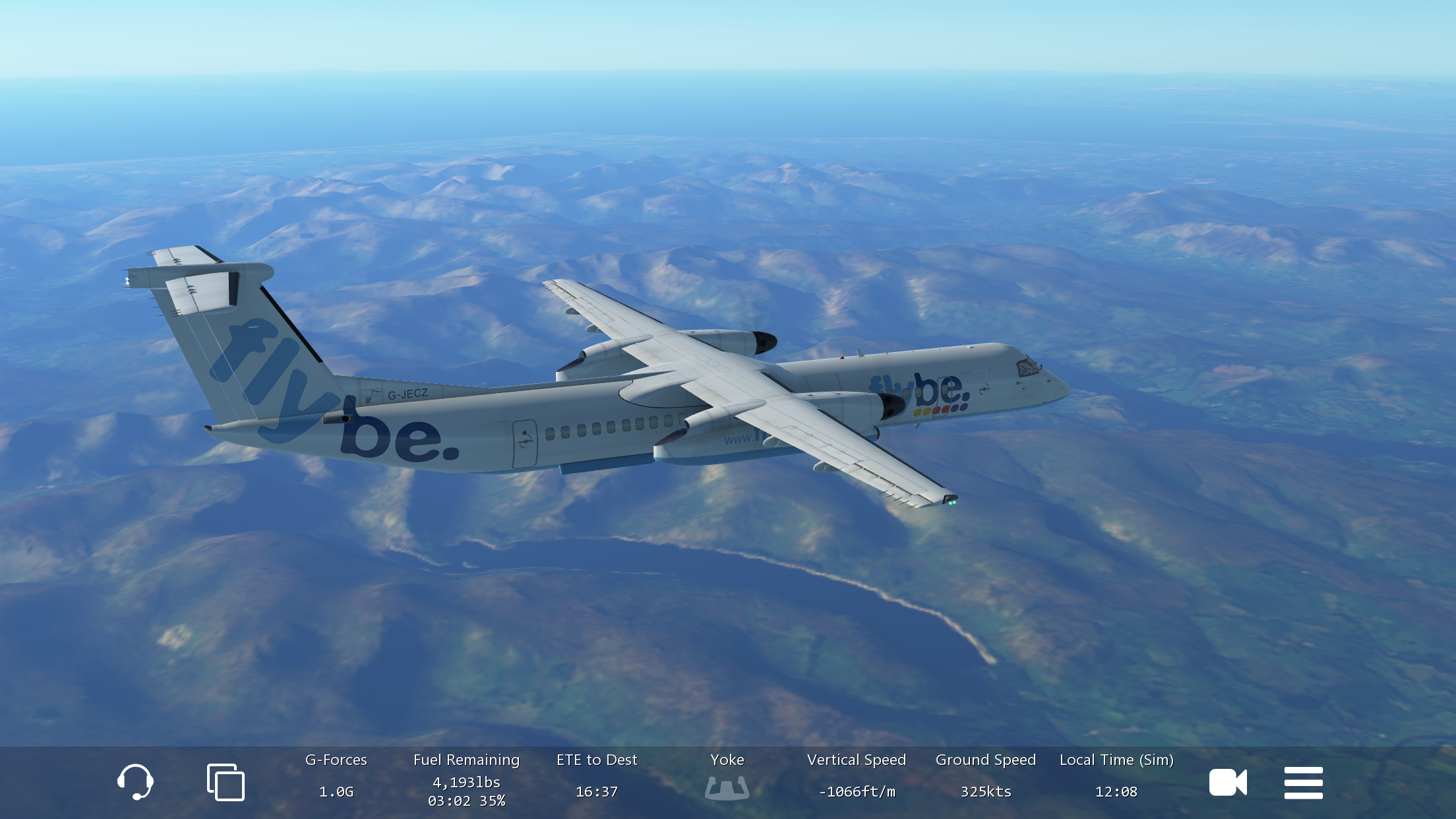This screenshot has height=819, width=1456.
Task: Open the camera view selector
Action: click(1227, 783)
